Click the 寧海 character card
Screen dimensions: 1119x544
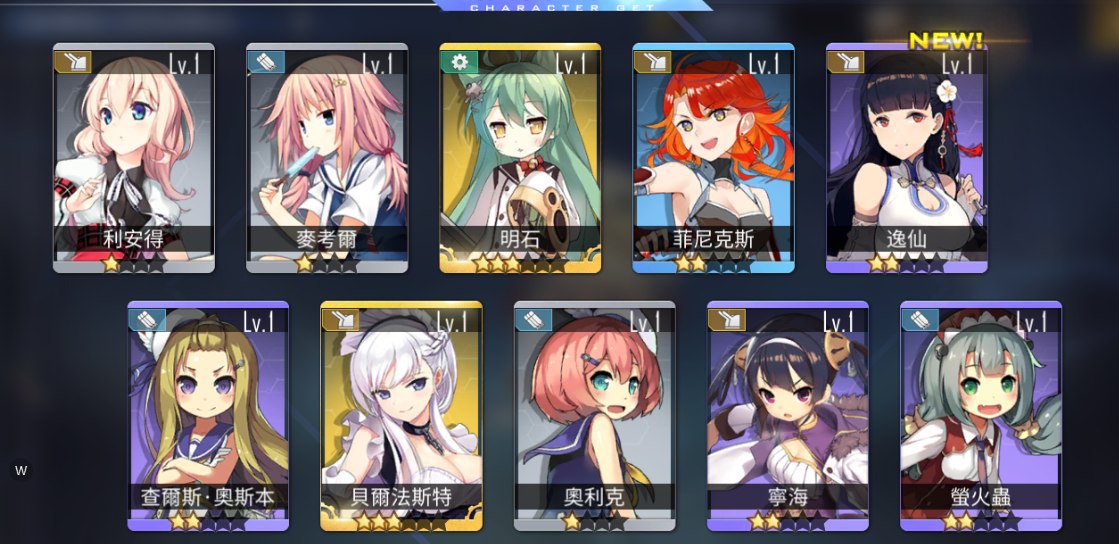click(x=787, y=415)
